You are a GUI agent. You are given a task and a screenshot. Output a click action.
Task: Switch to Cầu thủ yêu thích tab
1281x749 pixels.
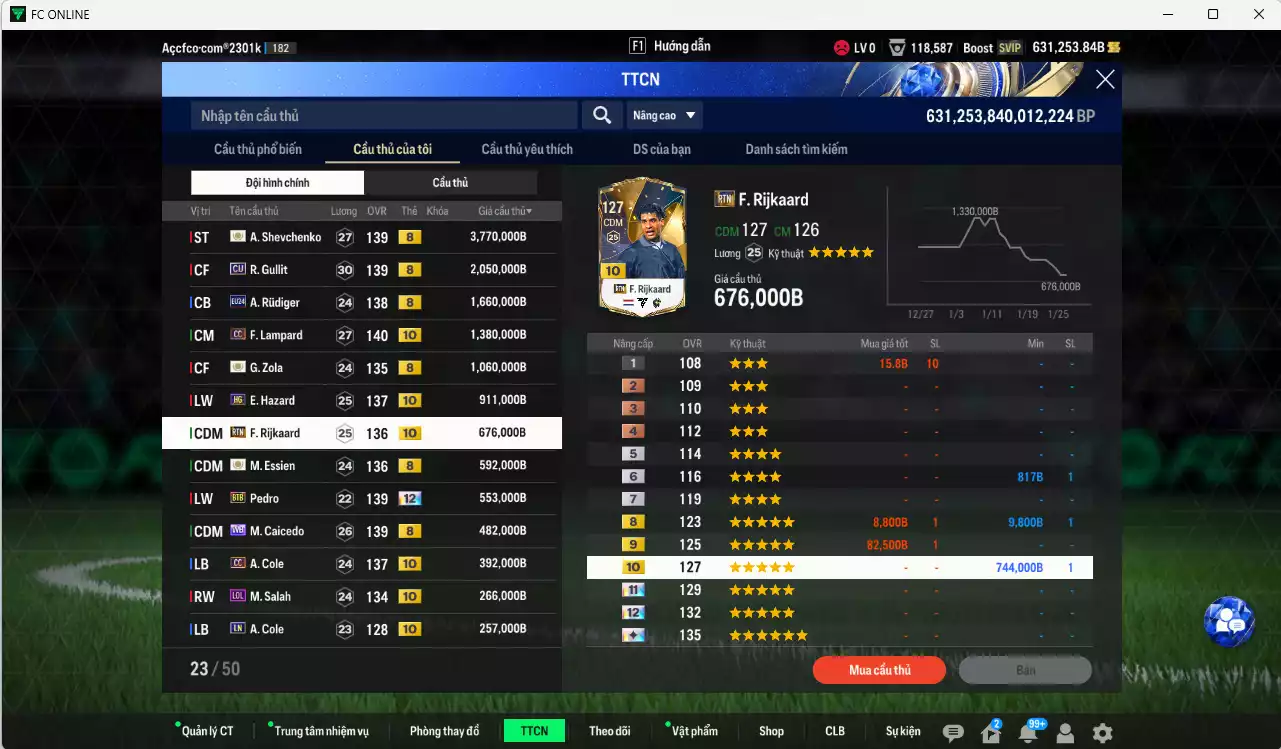click(x=525, y=149)
